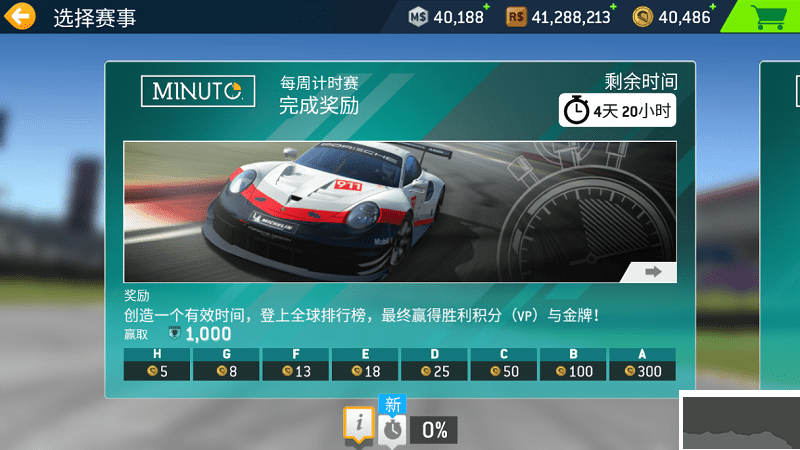Select the tier A 300 gold reward
Screen dimensions: 800x450
641,371
